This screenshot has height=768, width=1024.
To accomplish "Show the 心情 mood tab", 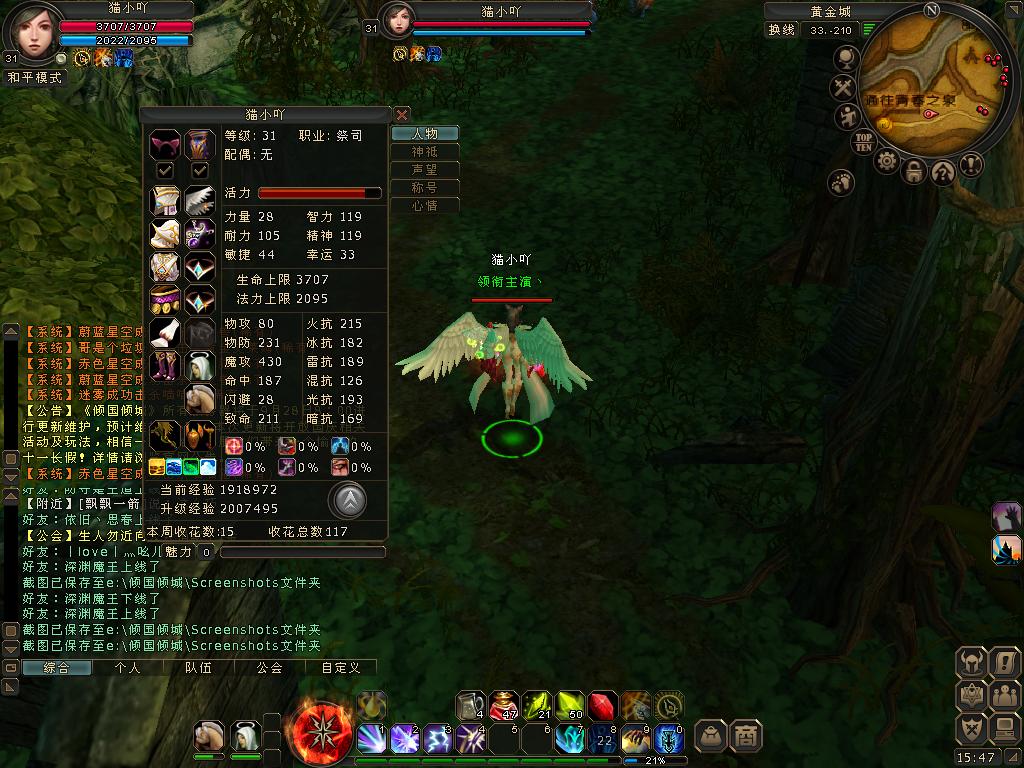I will tap(425, 206).
